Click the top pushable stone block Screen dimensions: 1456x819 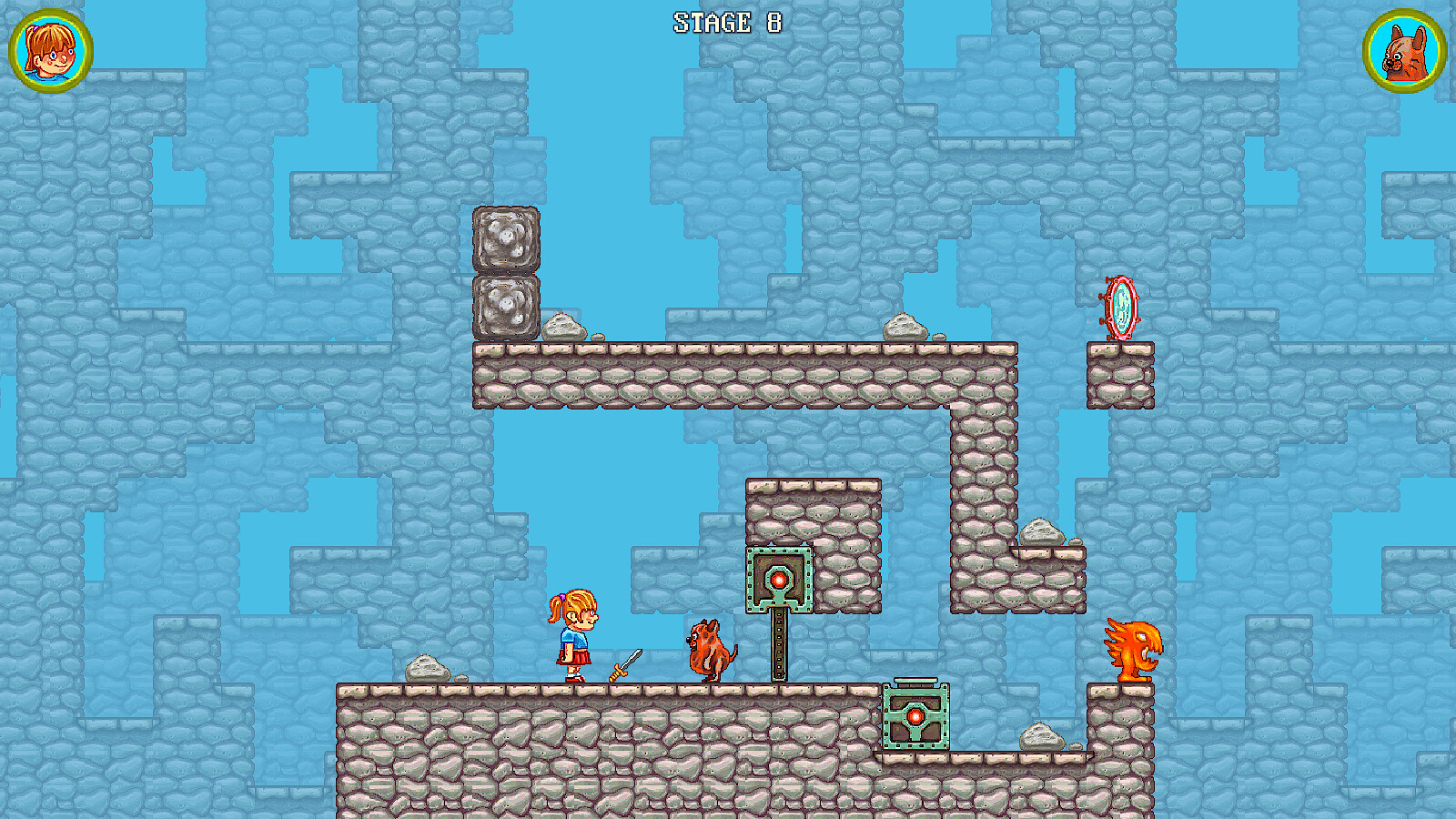click(506, 238)
